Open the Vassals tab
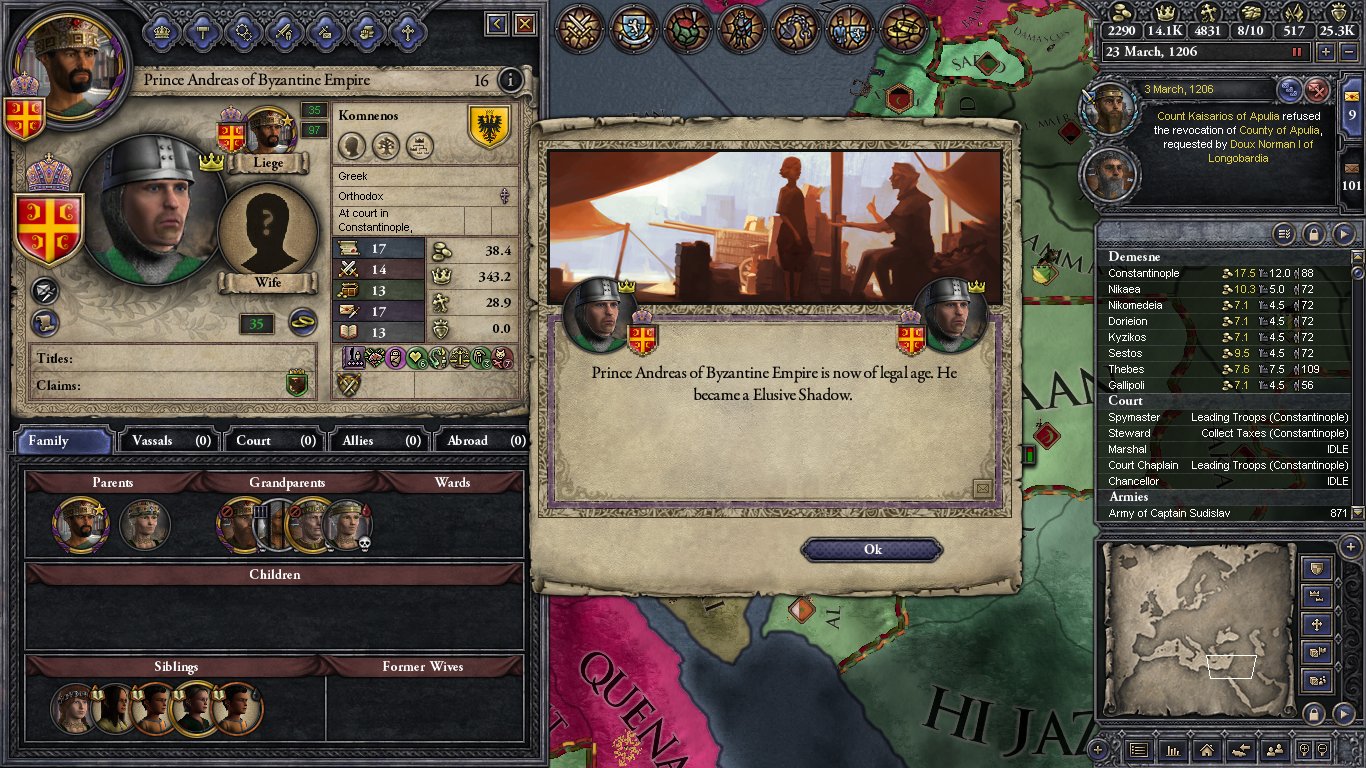Viewport: 1366px width, 768px height. (x=171, y=440)
